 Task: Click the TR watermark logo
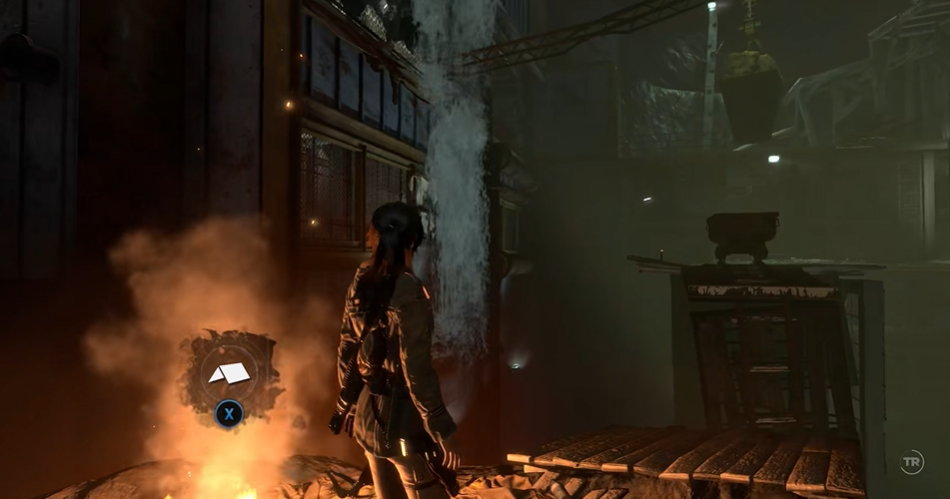pos(911,462)
